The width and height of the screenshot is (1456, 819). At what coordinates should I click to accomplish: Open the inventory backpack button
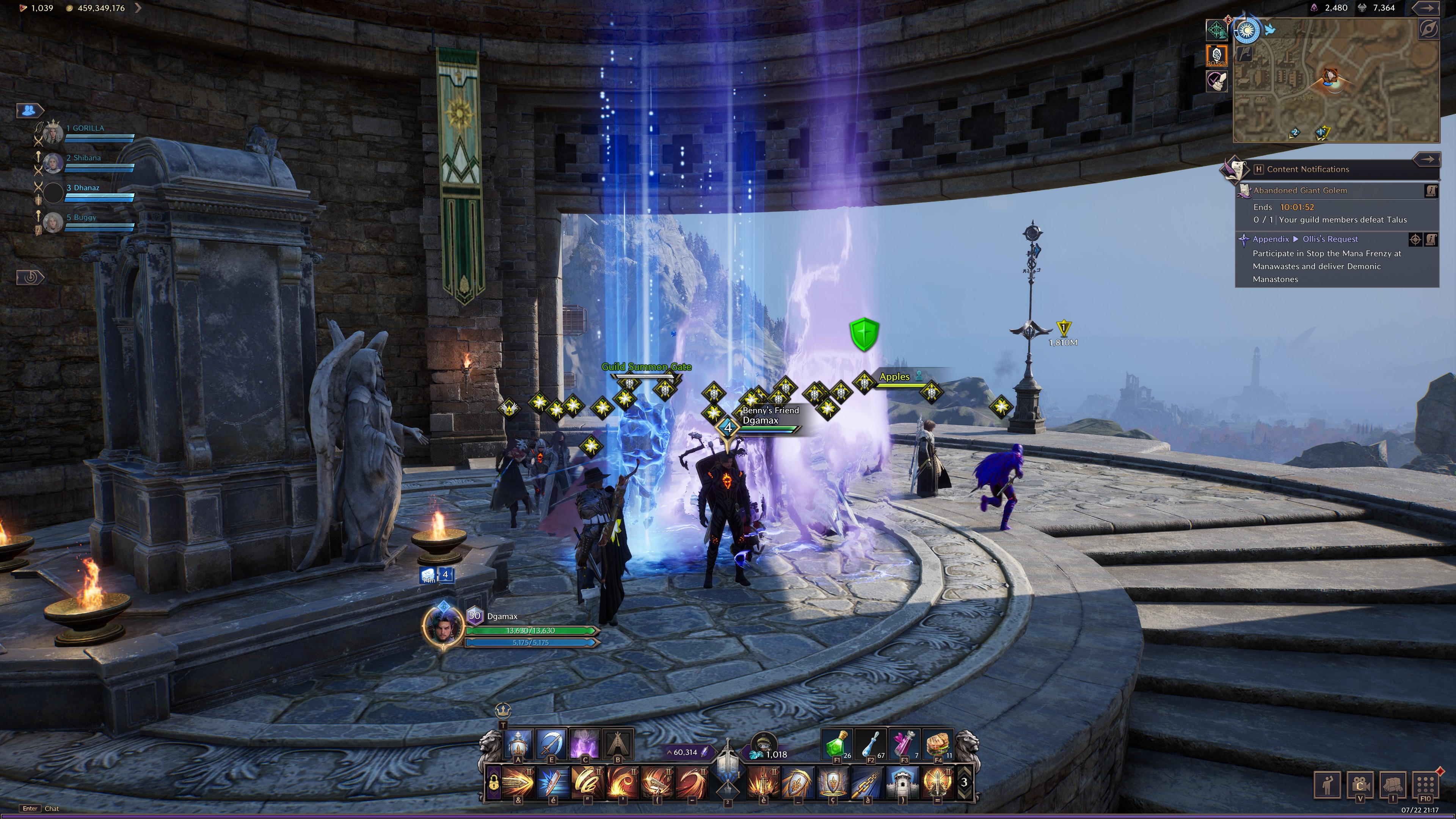coord(1393,785)
